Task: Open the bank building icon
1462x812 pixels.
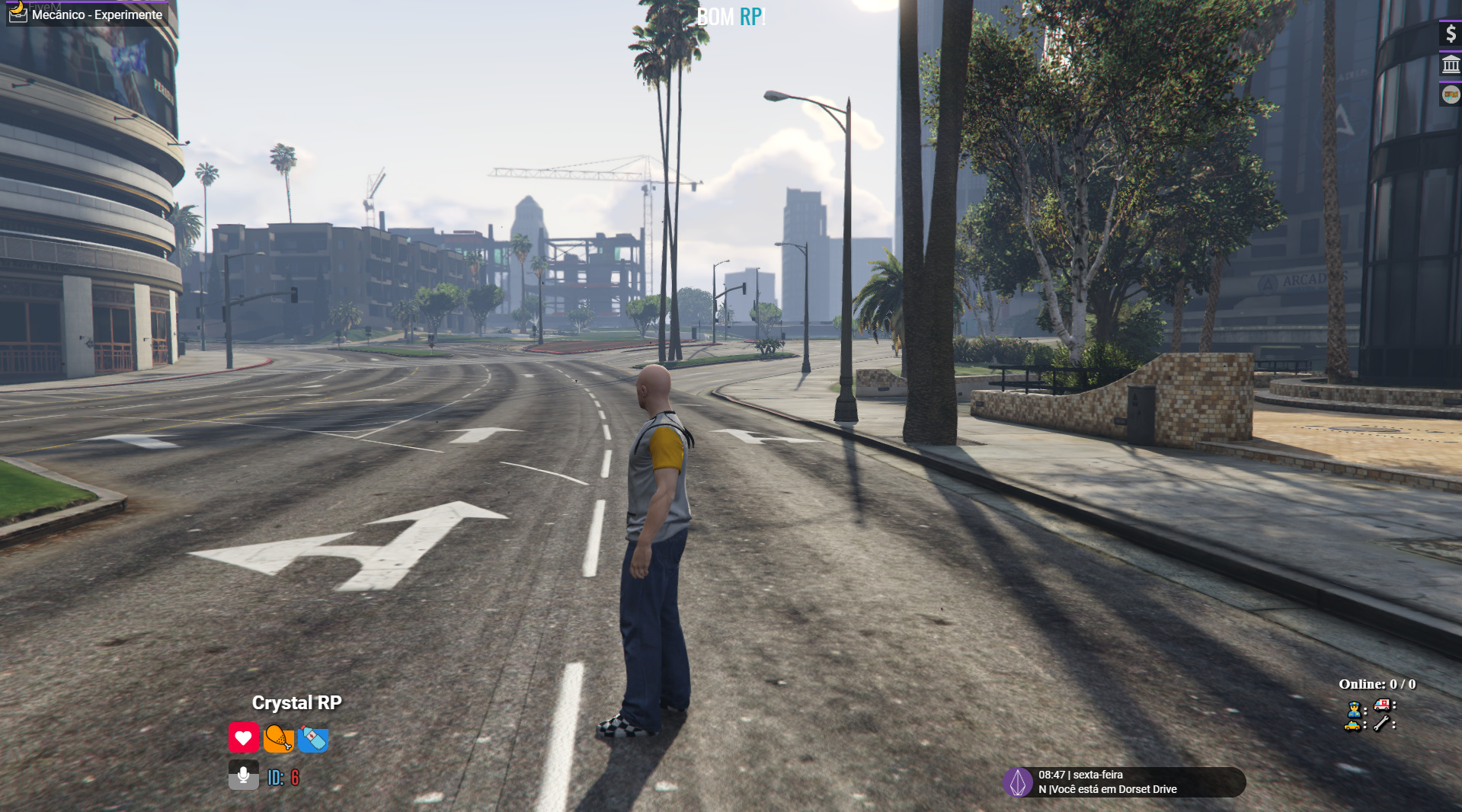Action: [1451, 65]
